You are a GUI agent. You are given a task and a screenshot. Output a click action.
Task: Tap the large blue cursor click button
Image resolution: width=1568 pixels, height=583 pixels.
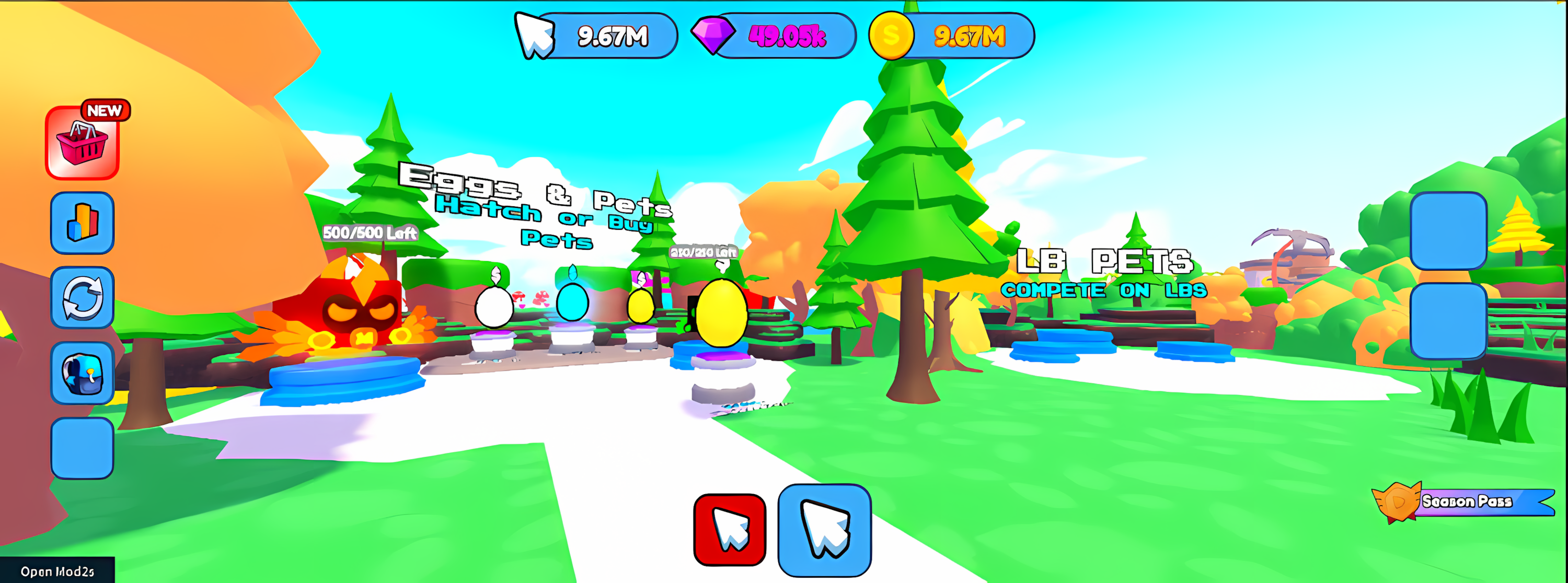824,530
